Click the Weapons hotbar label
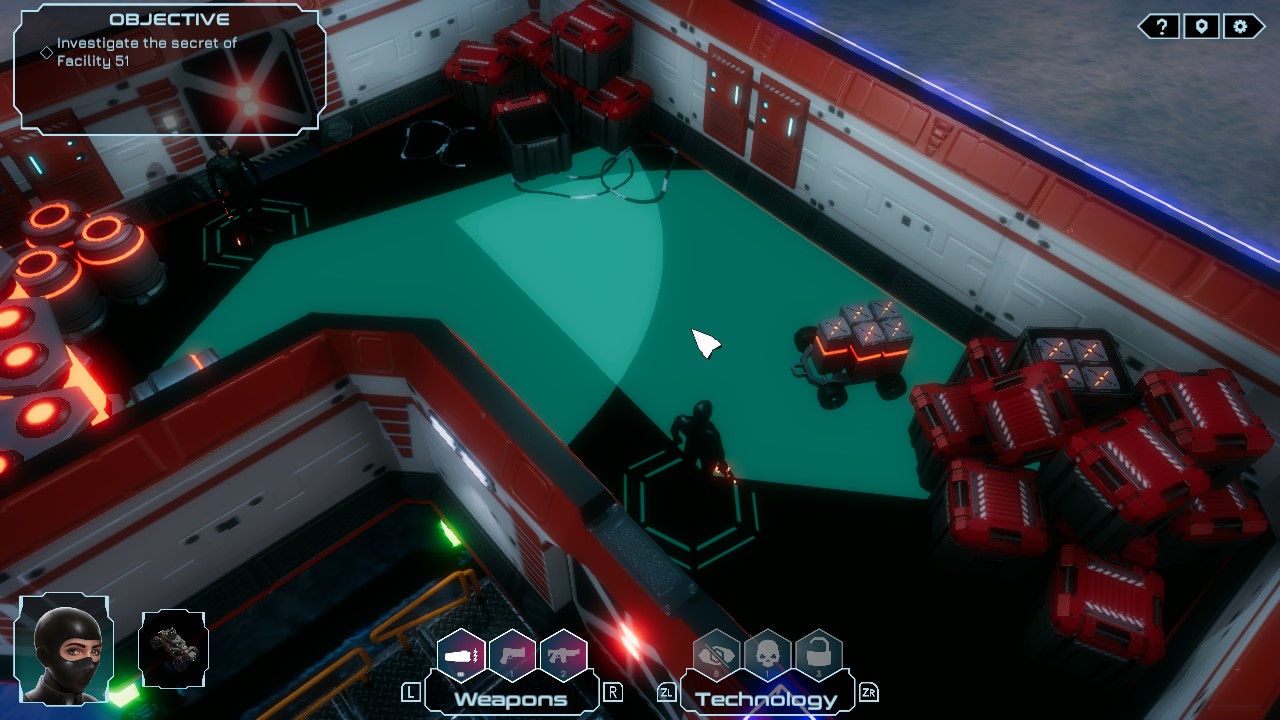Screen dimensions: 1280x720 511,700
